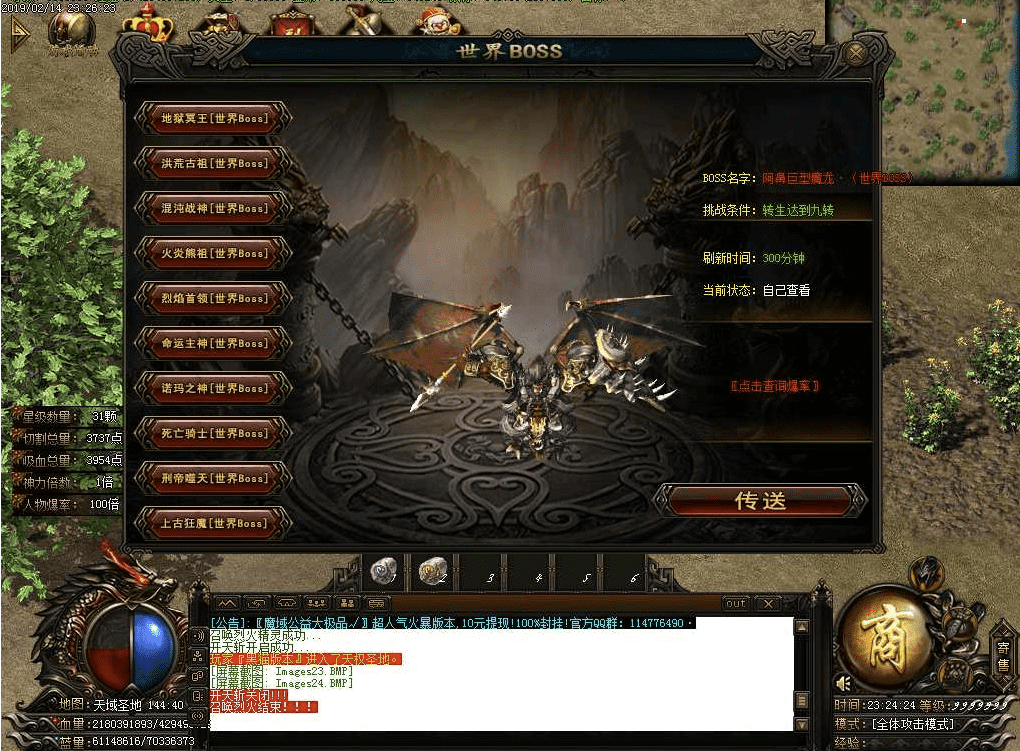1020x751 pixels.
Task: Toggle the sound speaker icon
Action: 845,683
